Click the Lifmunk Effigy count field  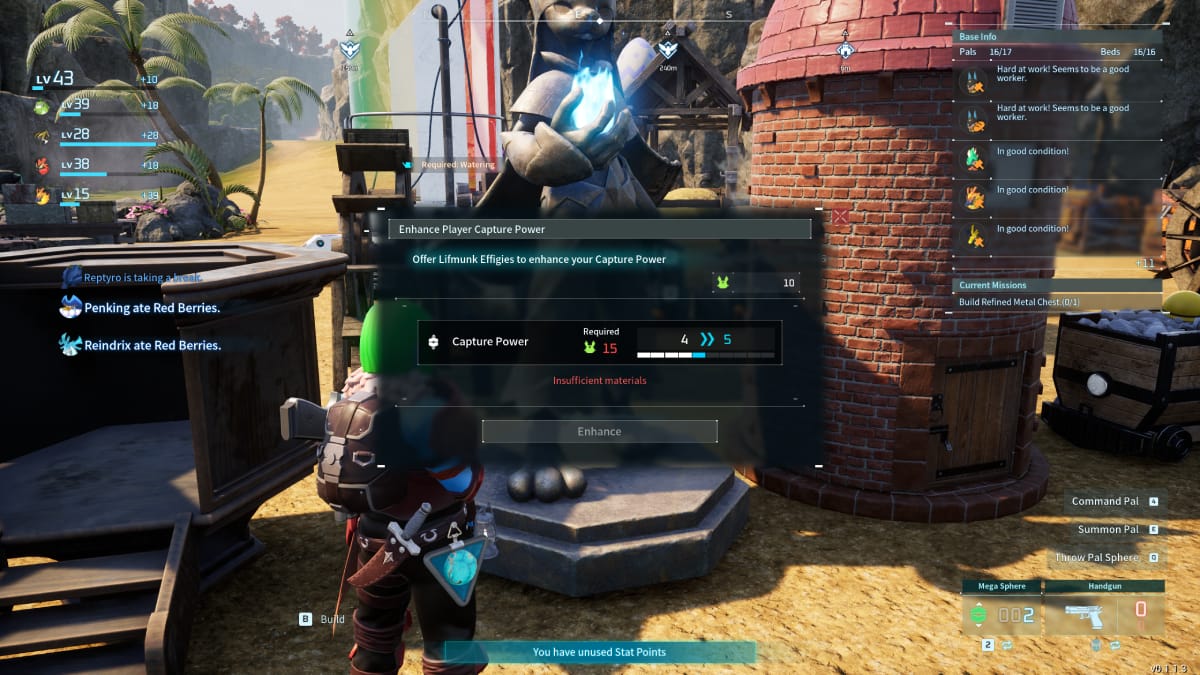pyautogui.click(x=756, y=283)
